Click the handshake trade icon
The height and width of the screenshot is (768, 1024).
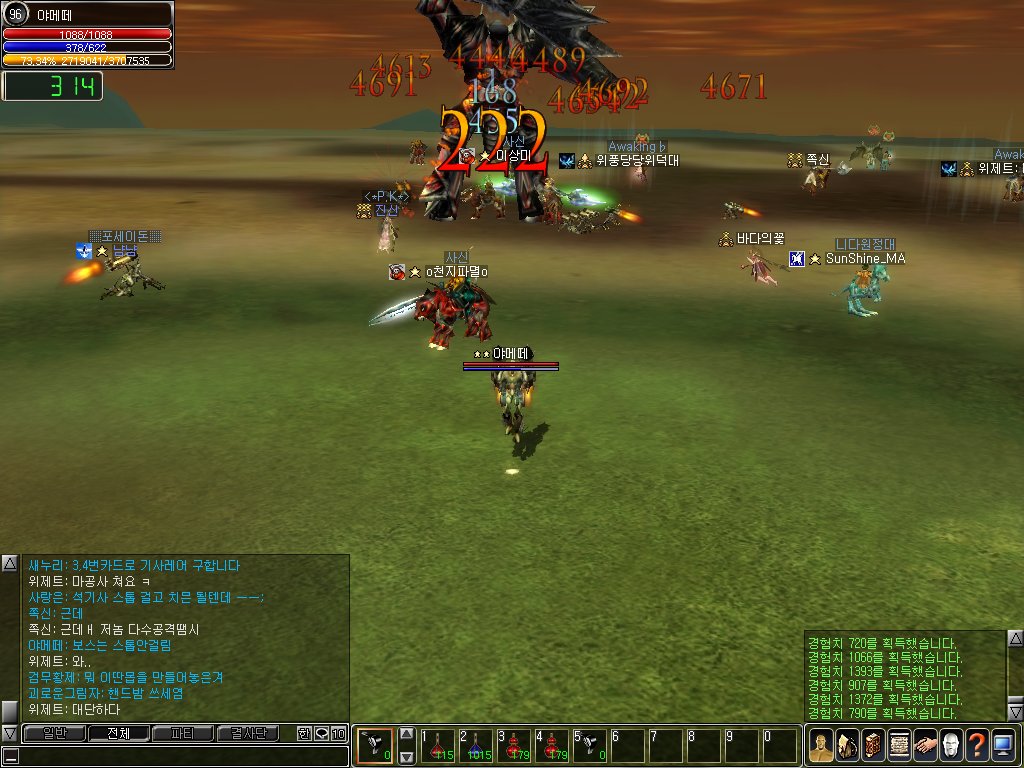point(925,746)
